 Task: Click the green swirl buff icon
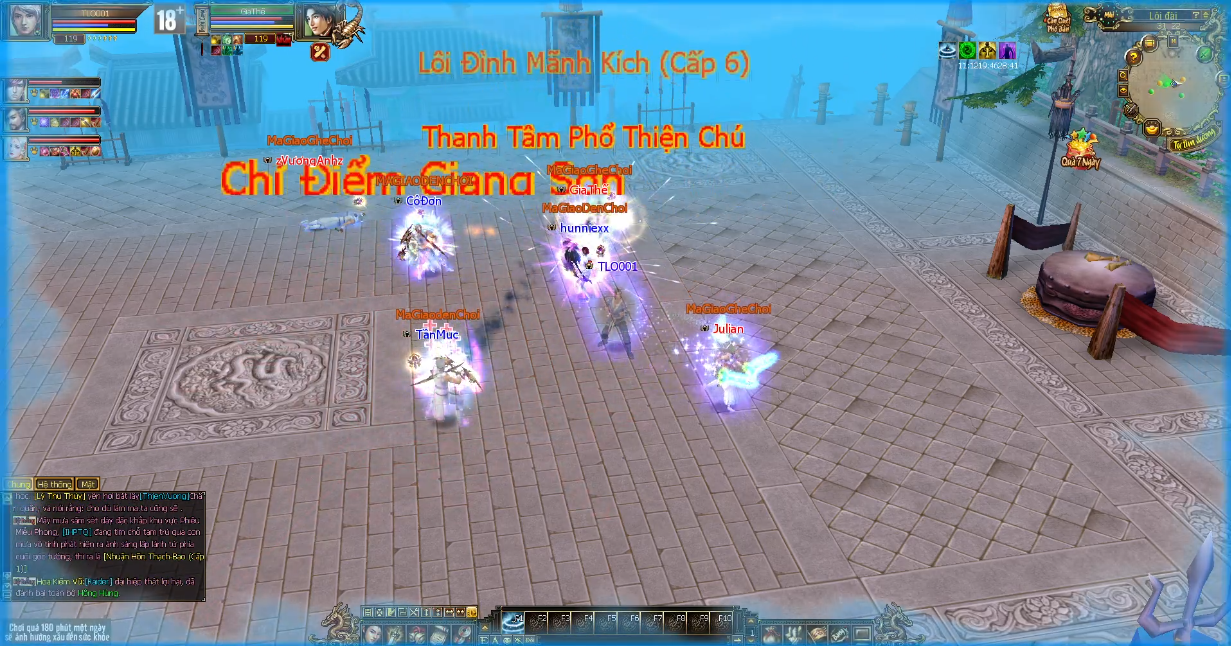967,50
